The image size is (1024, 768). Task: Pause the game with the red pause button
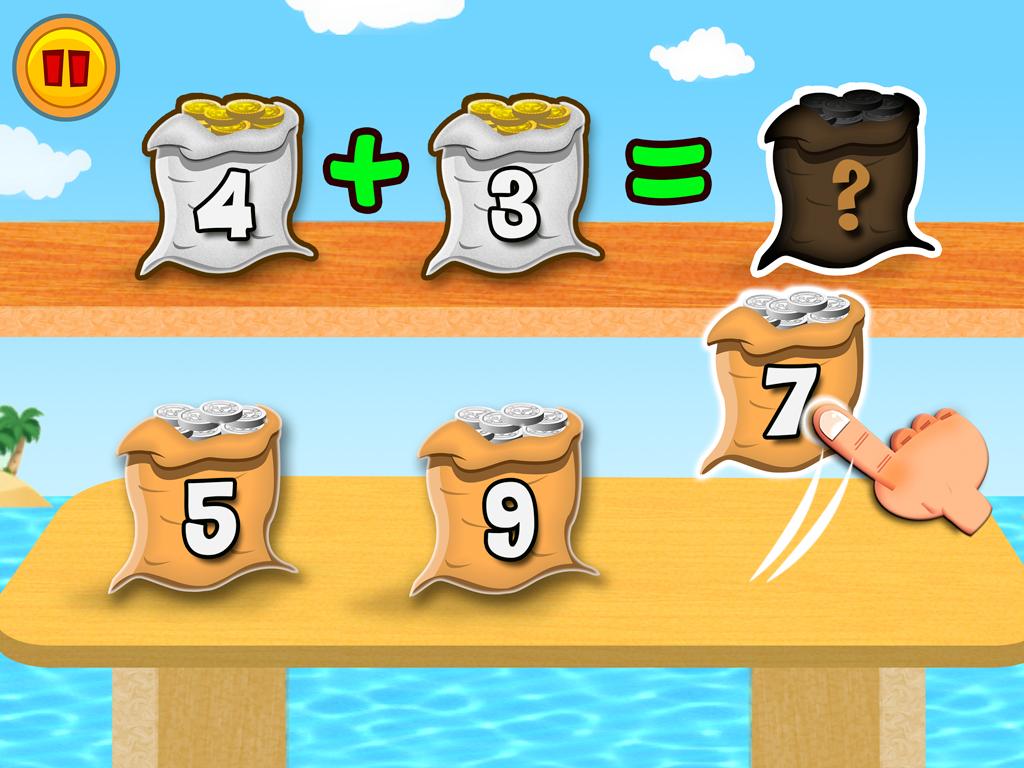click(x=65, y=67)
